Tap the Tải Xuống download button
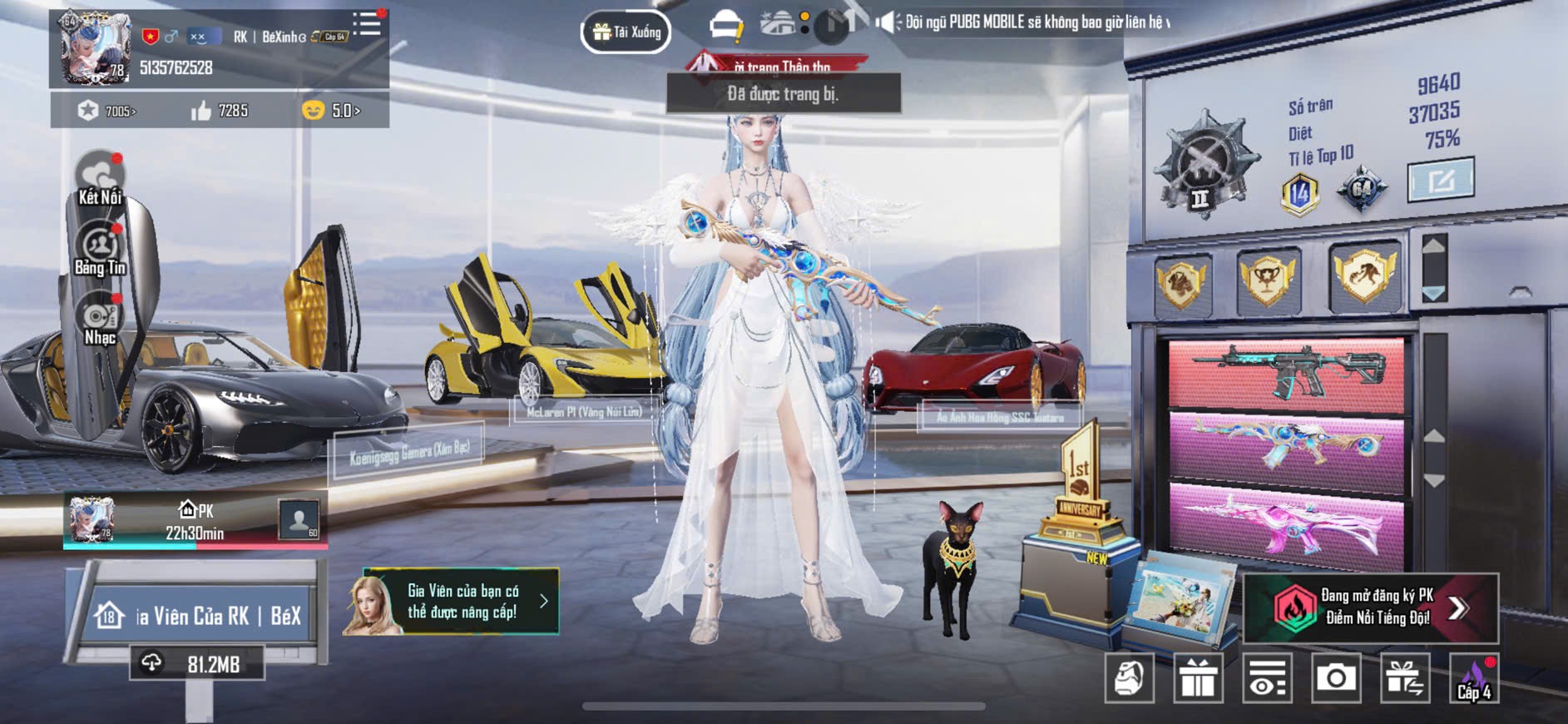 (x=626, y=32)
